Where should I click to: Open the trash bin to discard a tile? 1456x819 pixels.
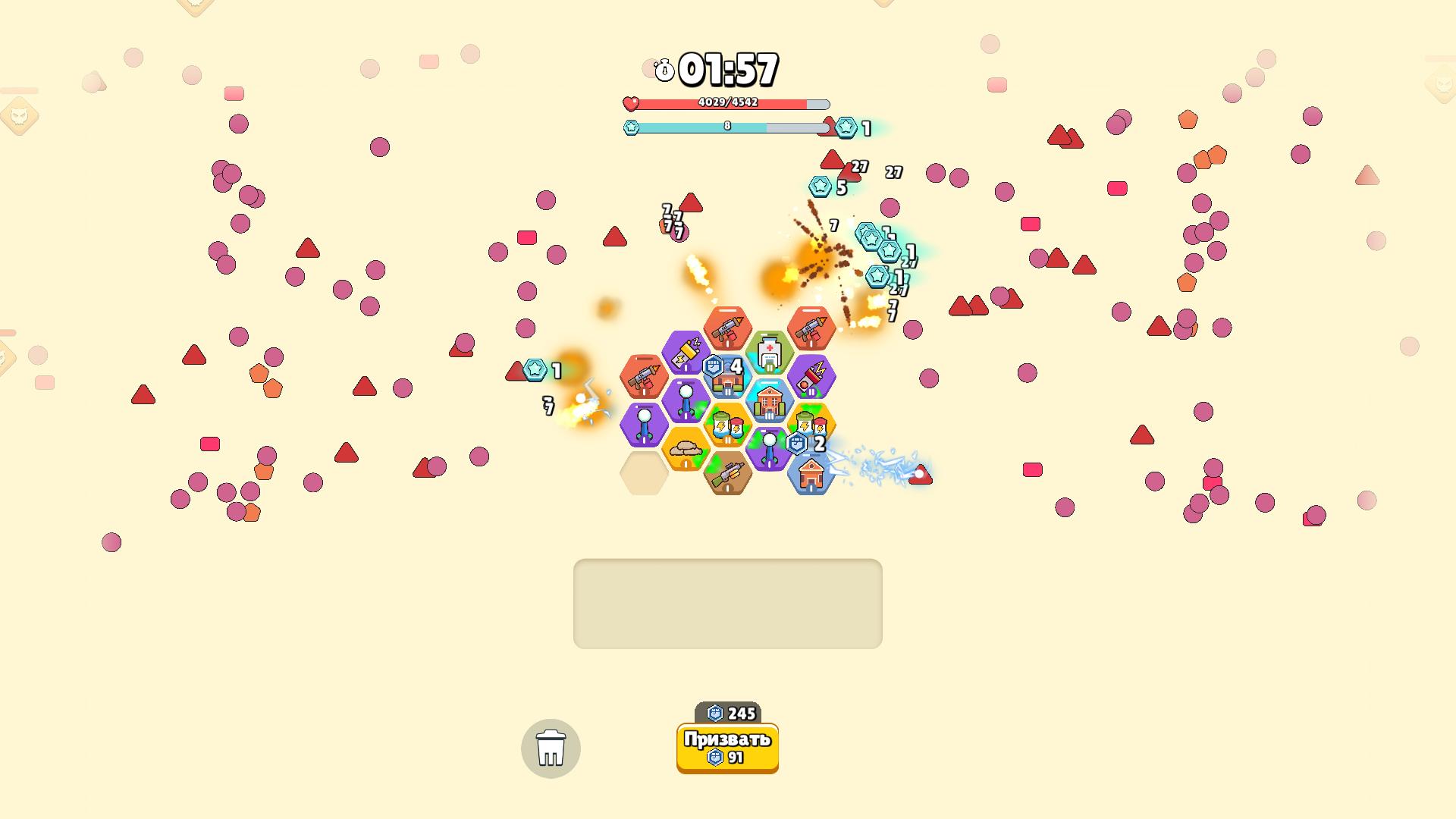tap(551, 748)
